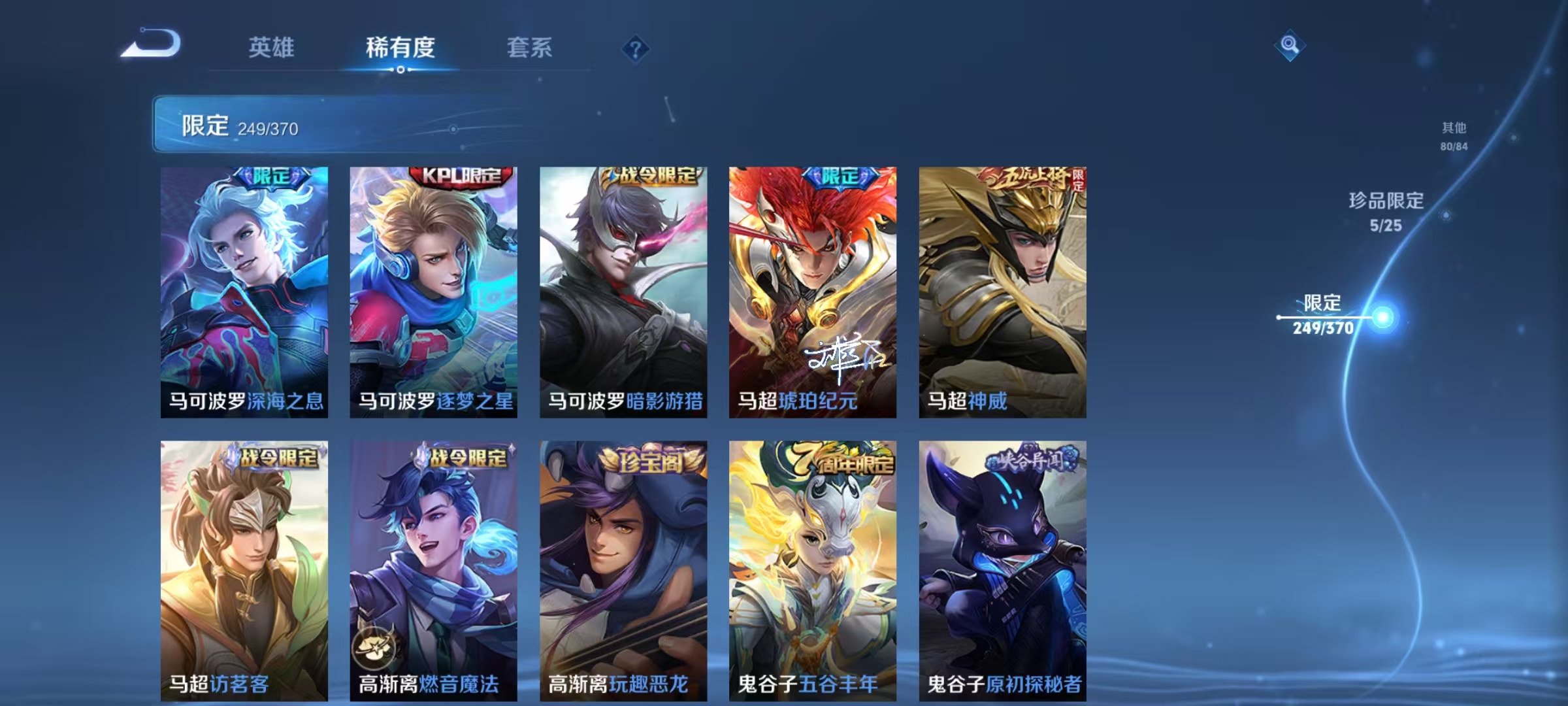Click the KPL限定 badge on 马可波罗逐梦之星
Image resolution: width=1568 pixels, height=706 pixels.
pyautogui.click(x=461, y=178)
